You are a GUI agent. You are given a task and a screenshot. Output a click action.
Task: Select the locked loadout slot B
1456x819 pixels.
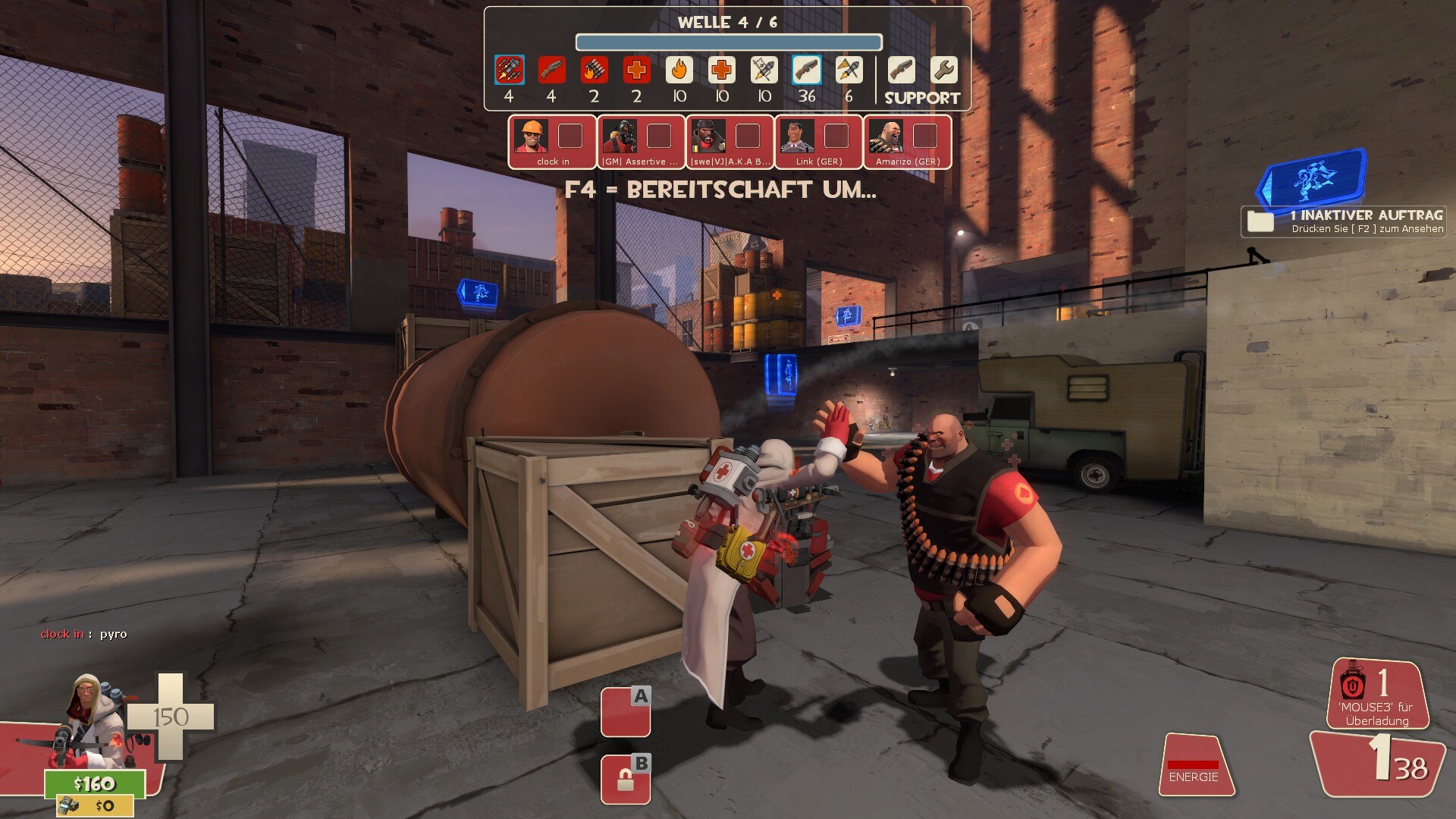point(626,780)
